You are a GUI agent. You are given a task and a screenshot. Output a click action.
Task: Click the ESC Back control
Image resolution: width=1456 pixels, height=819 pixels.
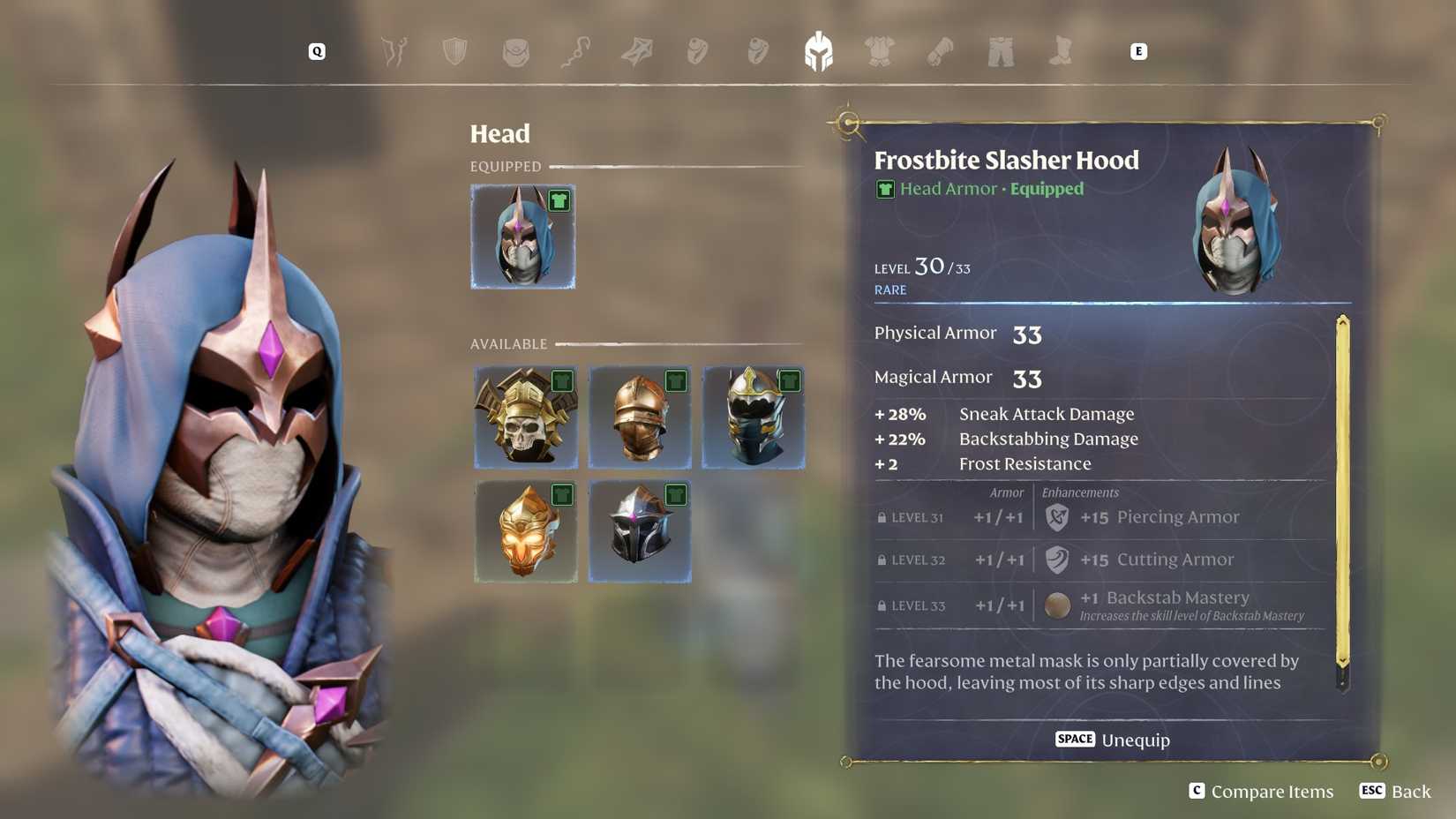pos(1394,791)
